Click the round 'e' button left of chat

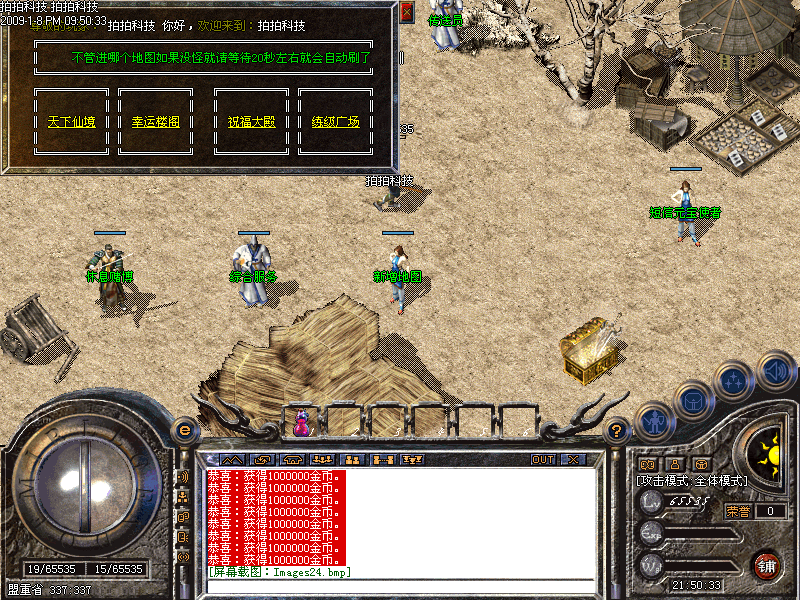coord(184,430)
